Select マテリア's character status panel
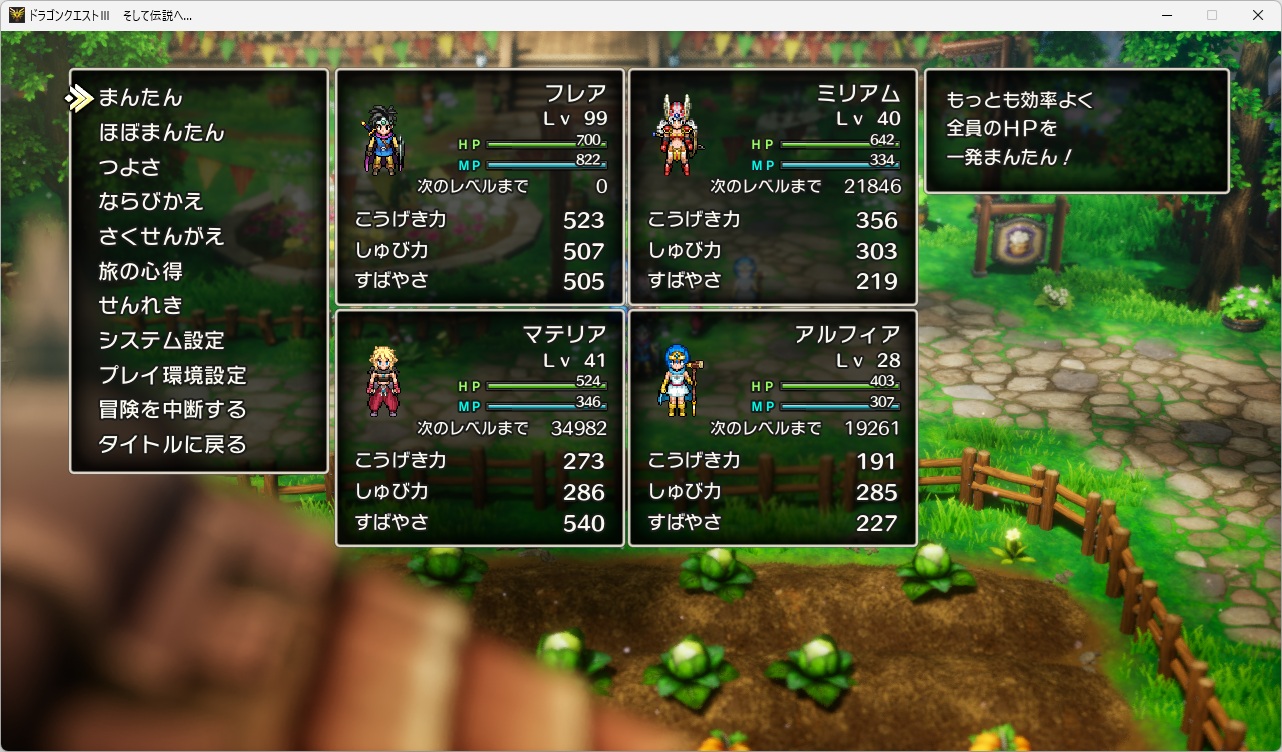Screen dimensions: 1282x752 coord(480,428)
